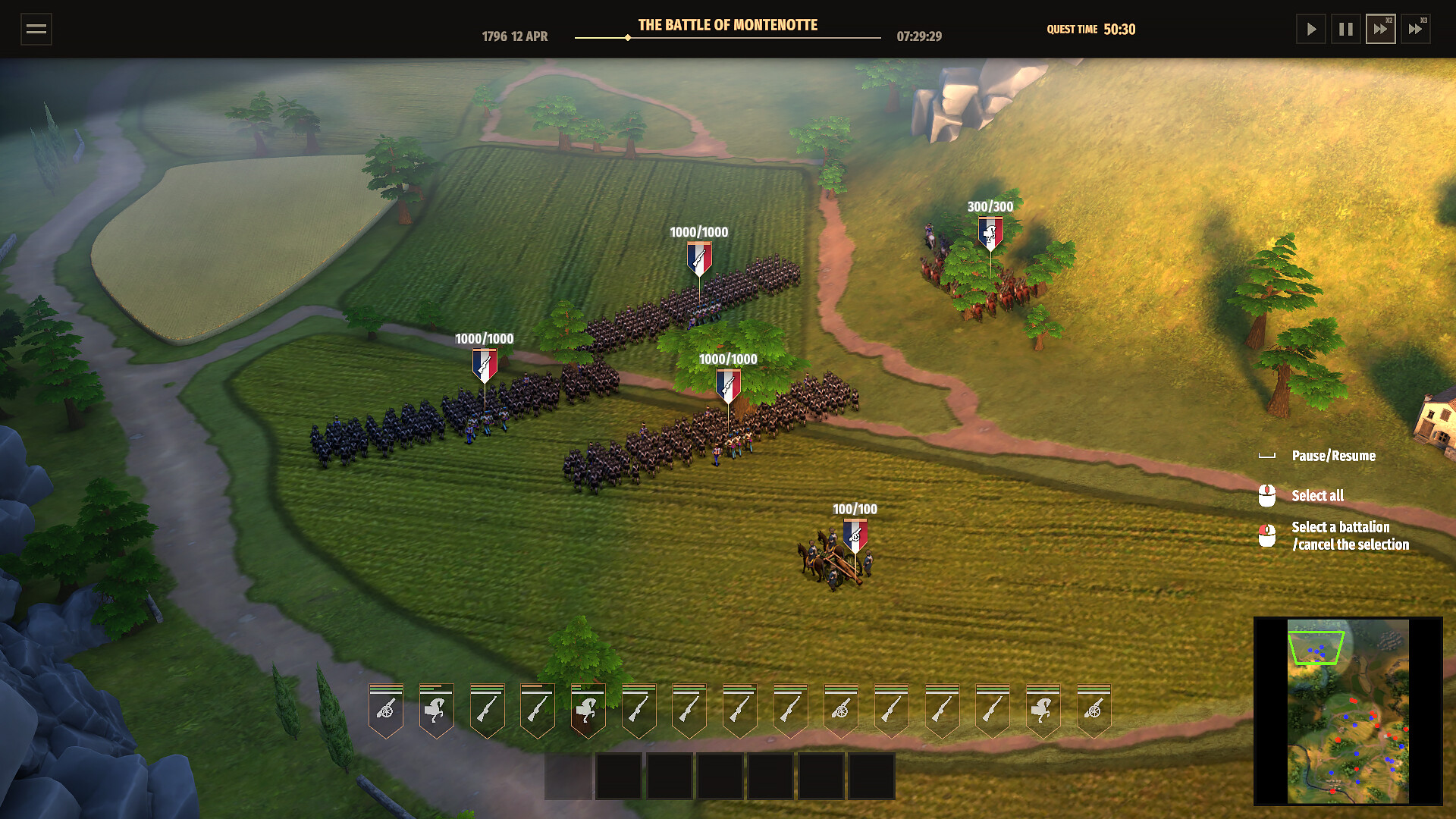Select the 100/100 artillery unit banner
This screenshot has width=1456, height=819.
click(855, 535)
